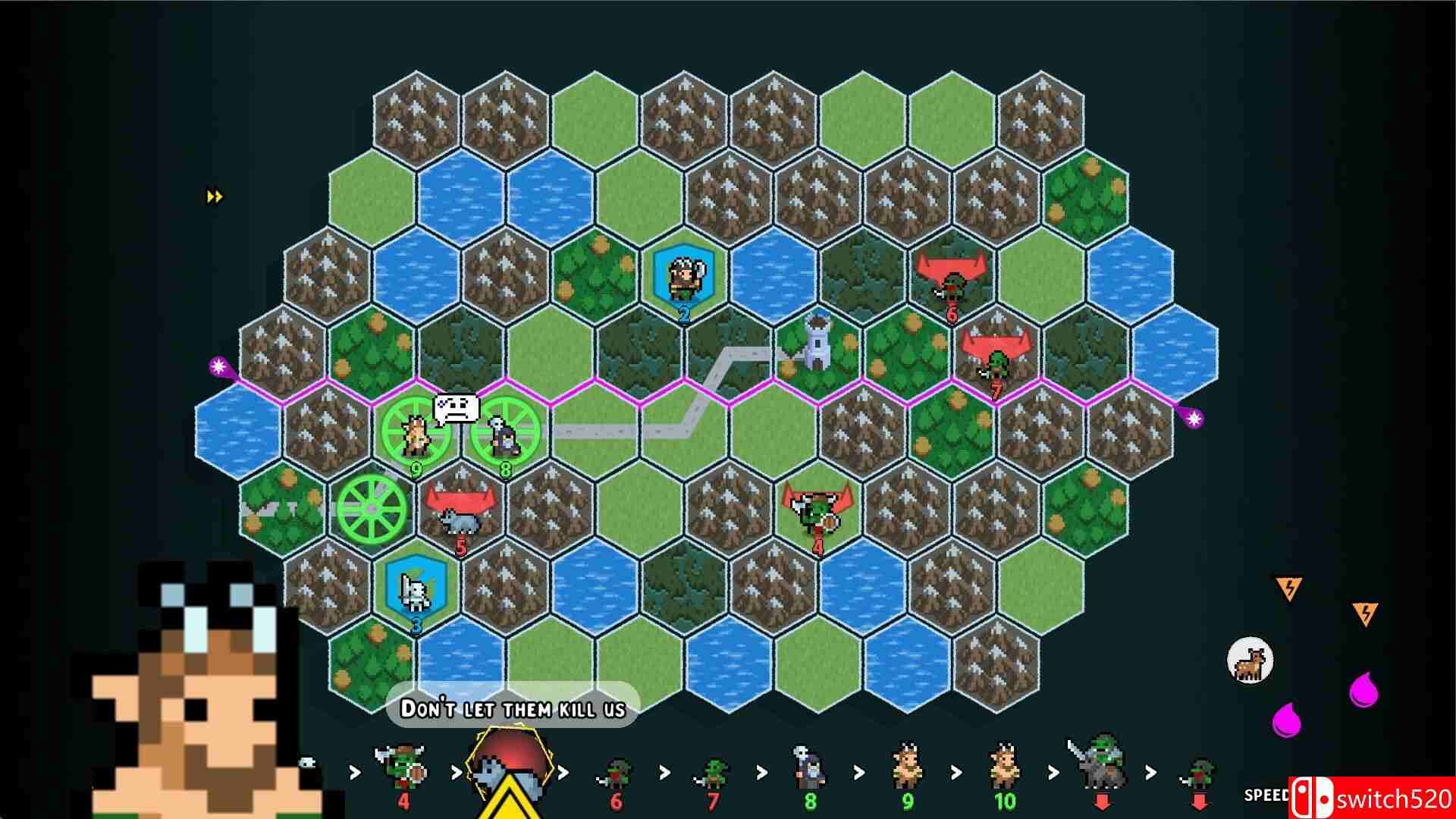The width and height of the screenshot is (1456, 819).
Task: Select the centaur archer numbered 9
Action: [x=415, y=436]
